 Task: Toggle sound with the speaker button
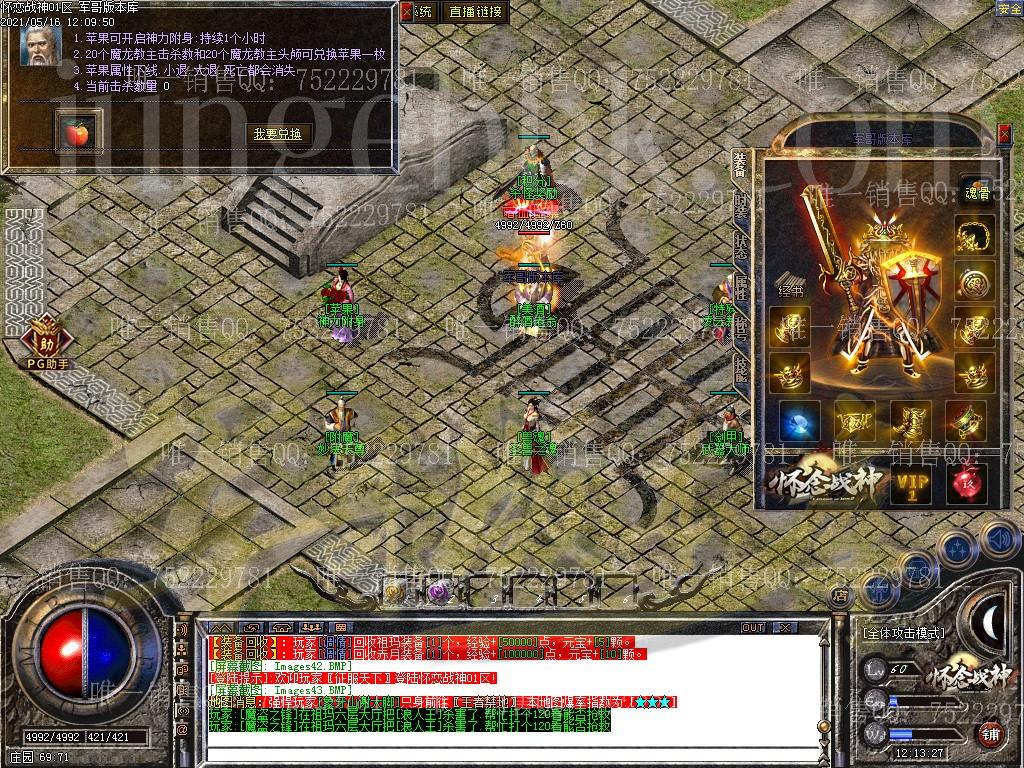click(1000, 540)
